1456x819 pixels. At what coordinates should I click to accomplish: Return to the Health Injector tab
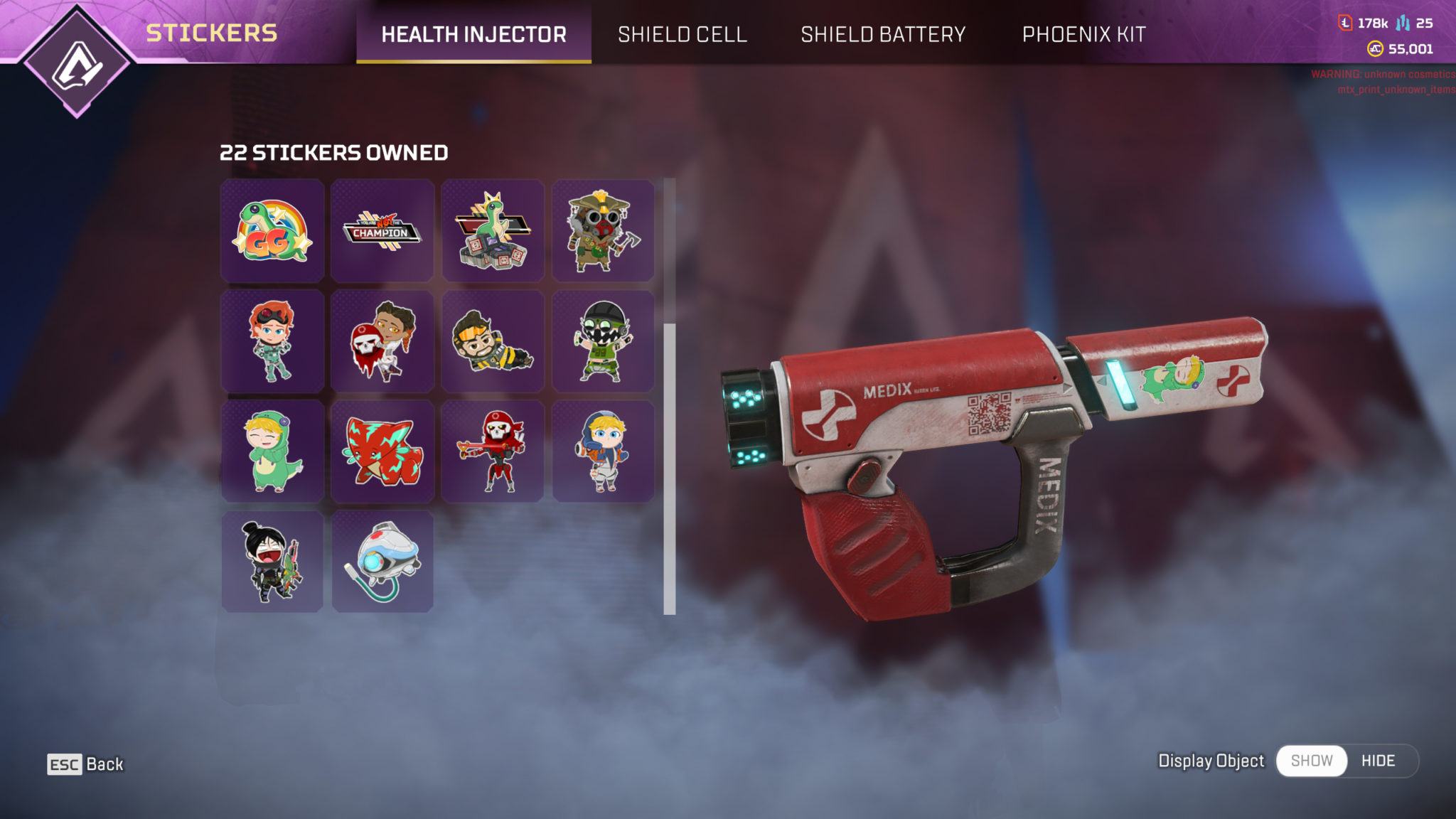473,34
